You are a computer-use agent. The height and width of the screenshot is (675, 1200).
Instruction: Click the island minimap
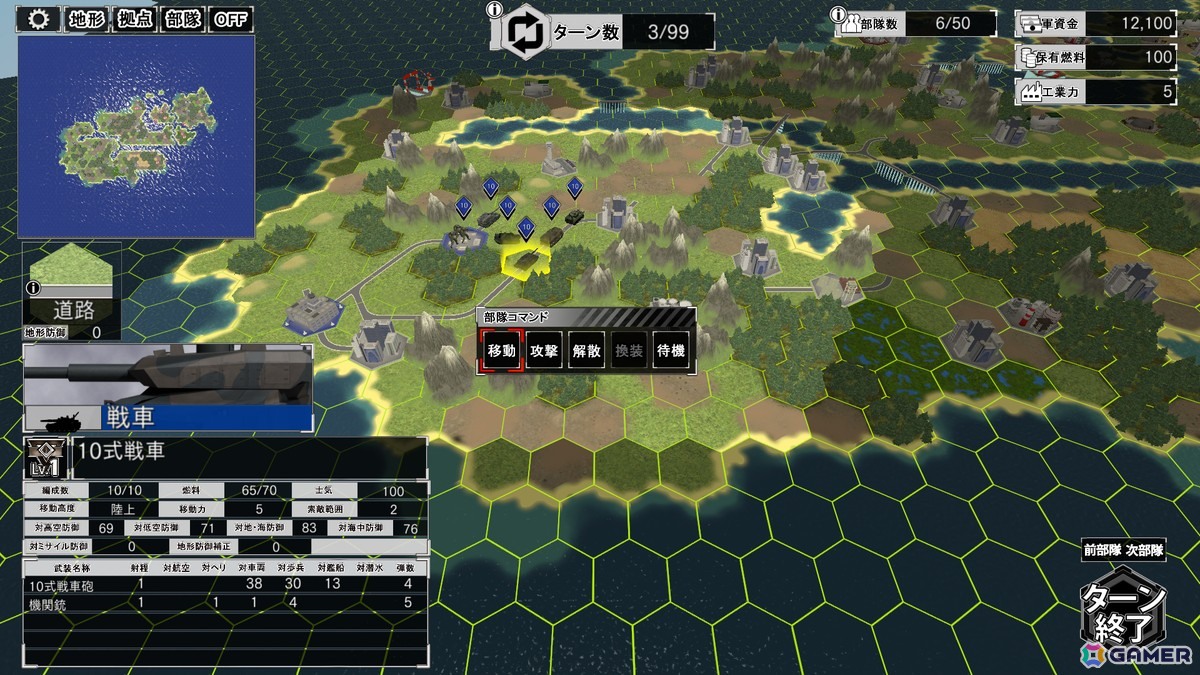(x=136, y=136)
